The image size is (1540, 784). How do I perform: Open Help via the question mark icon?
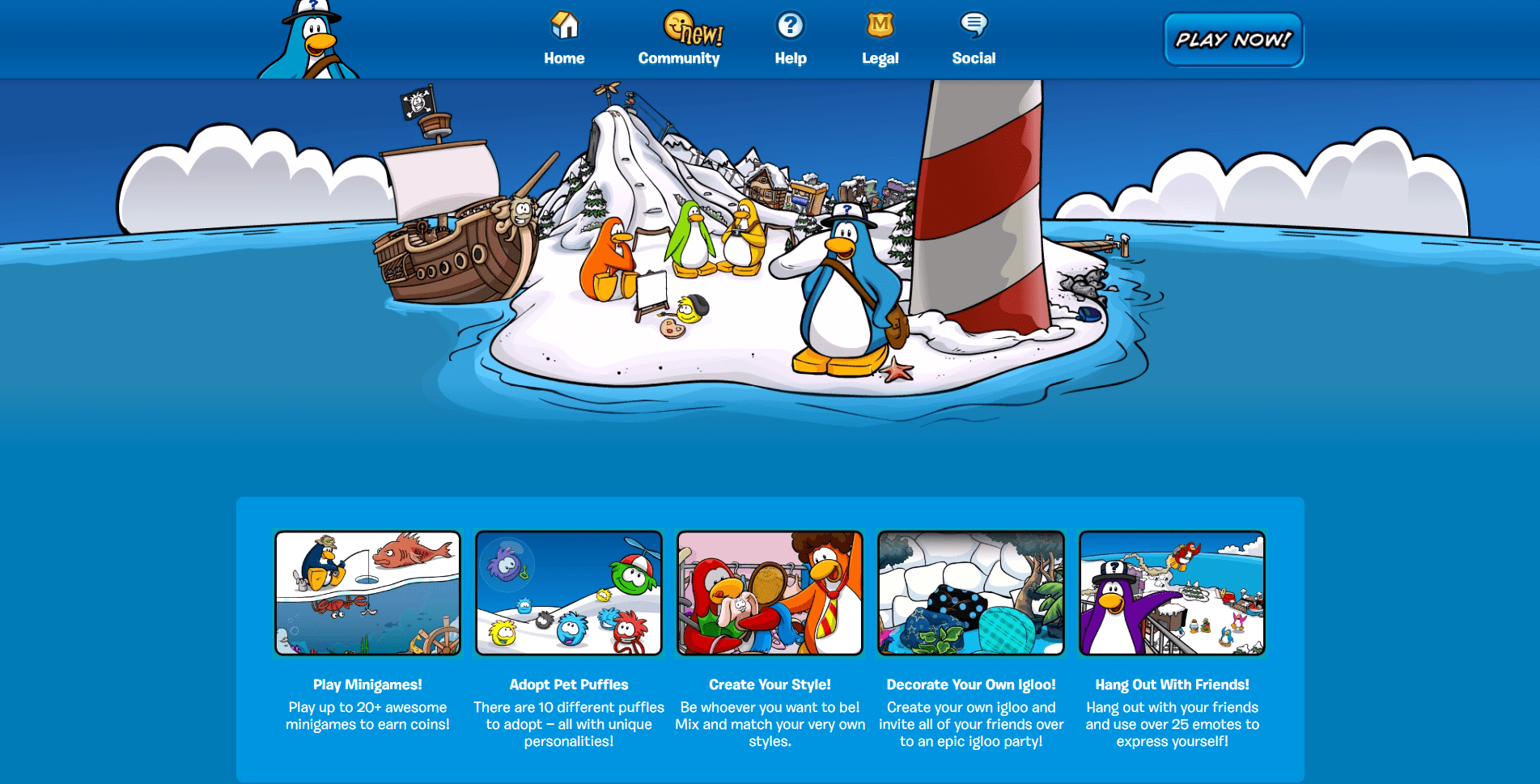click(789, 27)
